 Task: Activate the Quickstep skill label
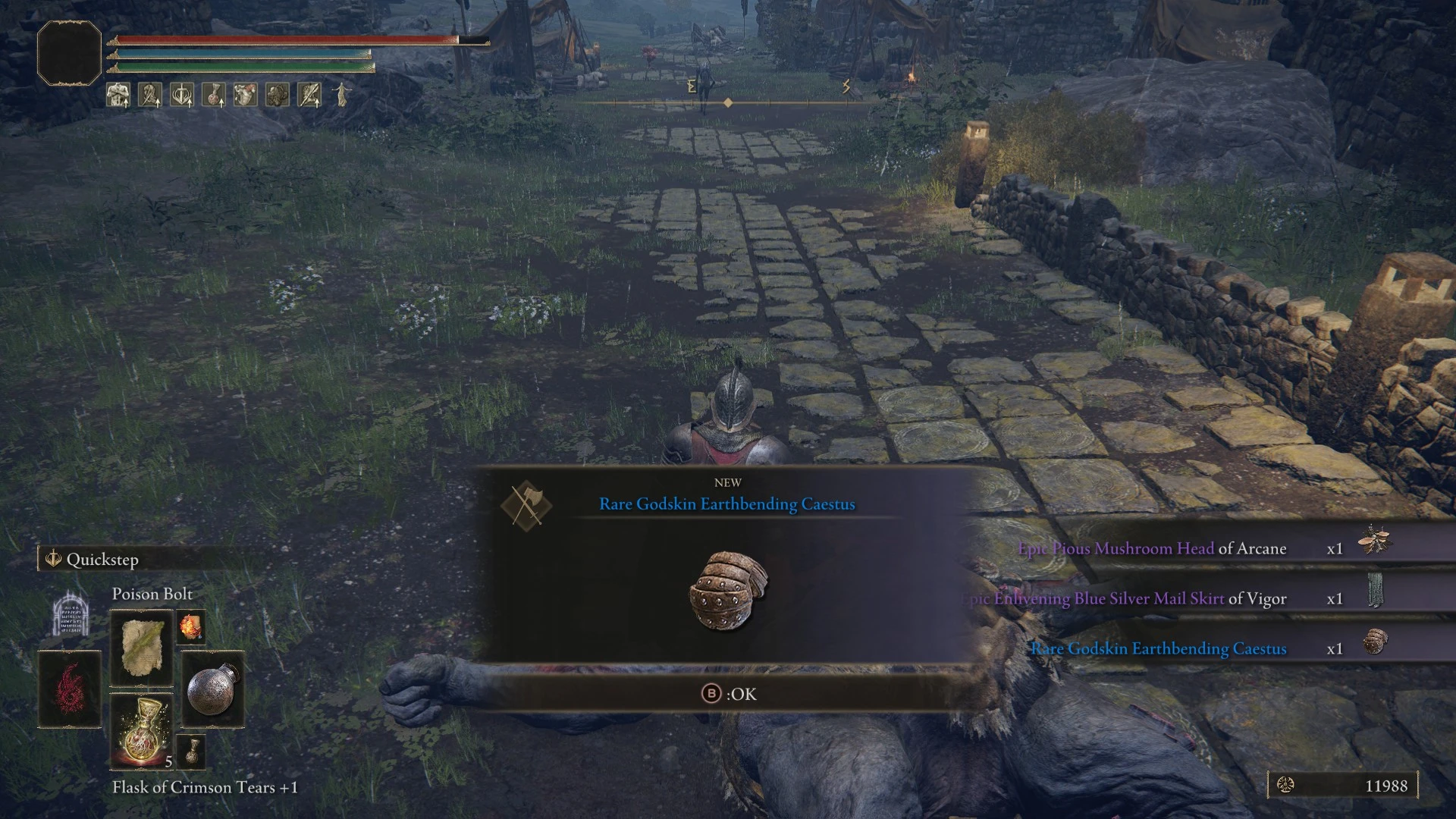click(x=102, y=560)
